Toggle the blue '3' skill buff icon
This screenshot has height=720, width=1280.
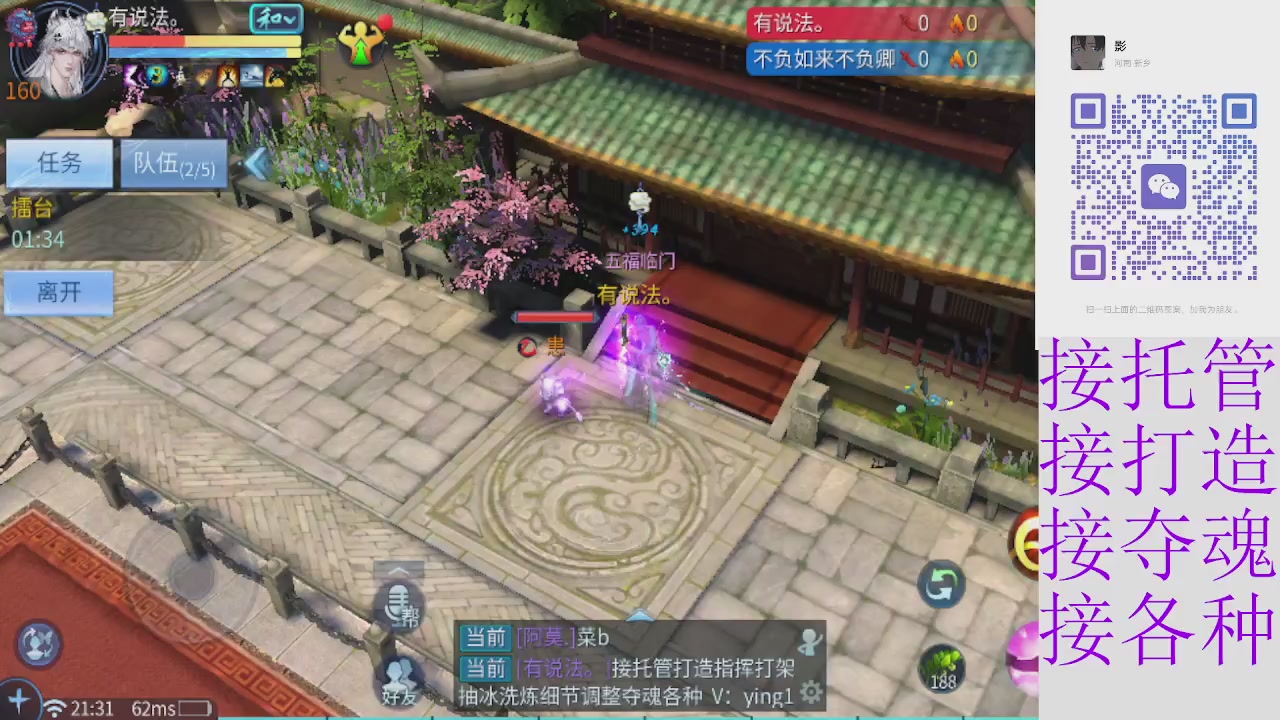[x=156, y=76]
